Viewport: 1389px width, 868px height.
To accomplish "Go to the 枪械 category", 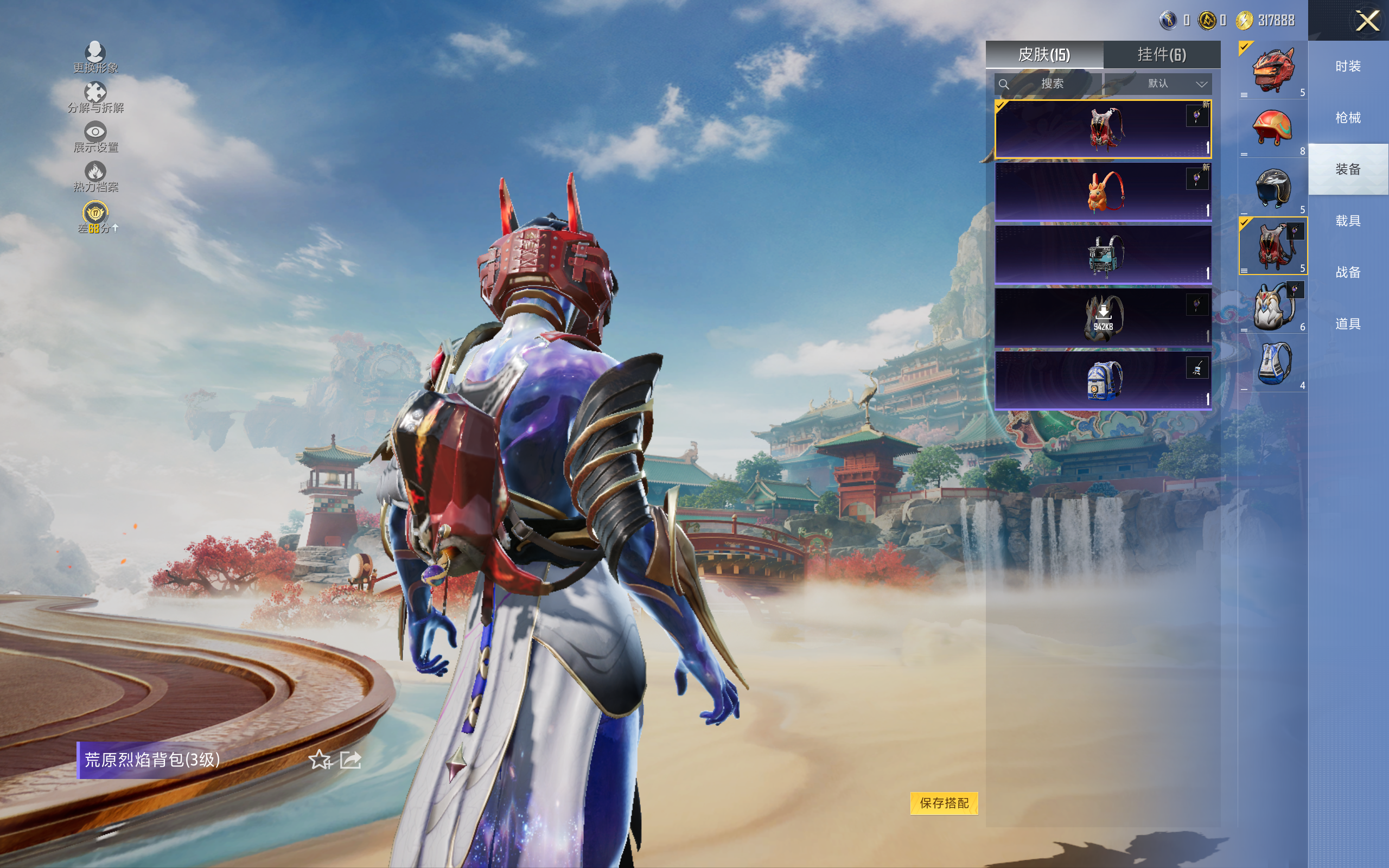I will [1348, 118].
